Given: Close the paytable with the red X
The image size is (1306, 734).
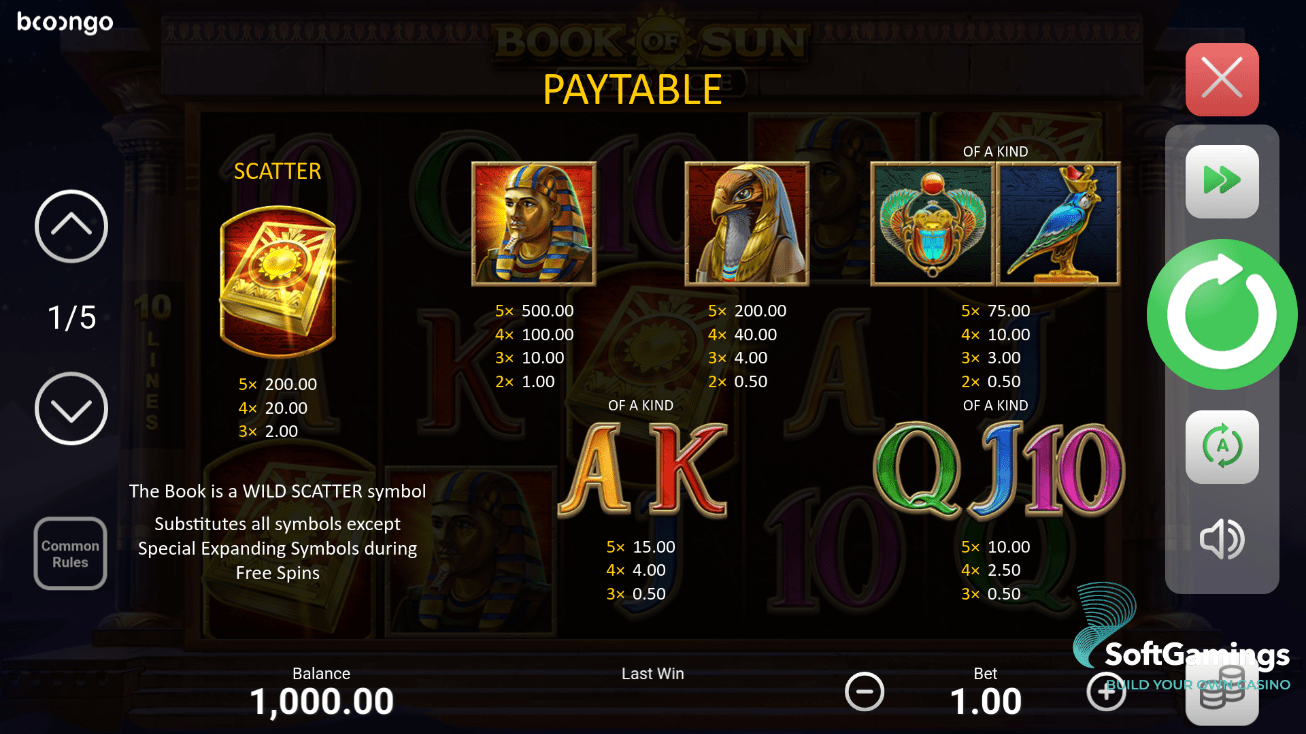Looking at the screenshot, I should click(1222, 79).
